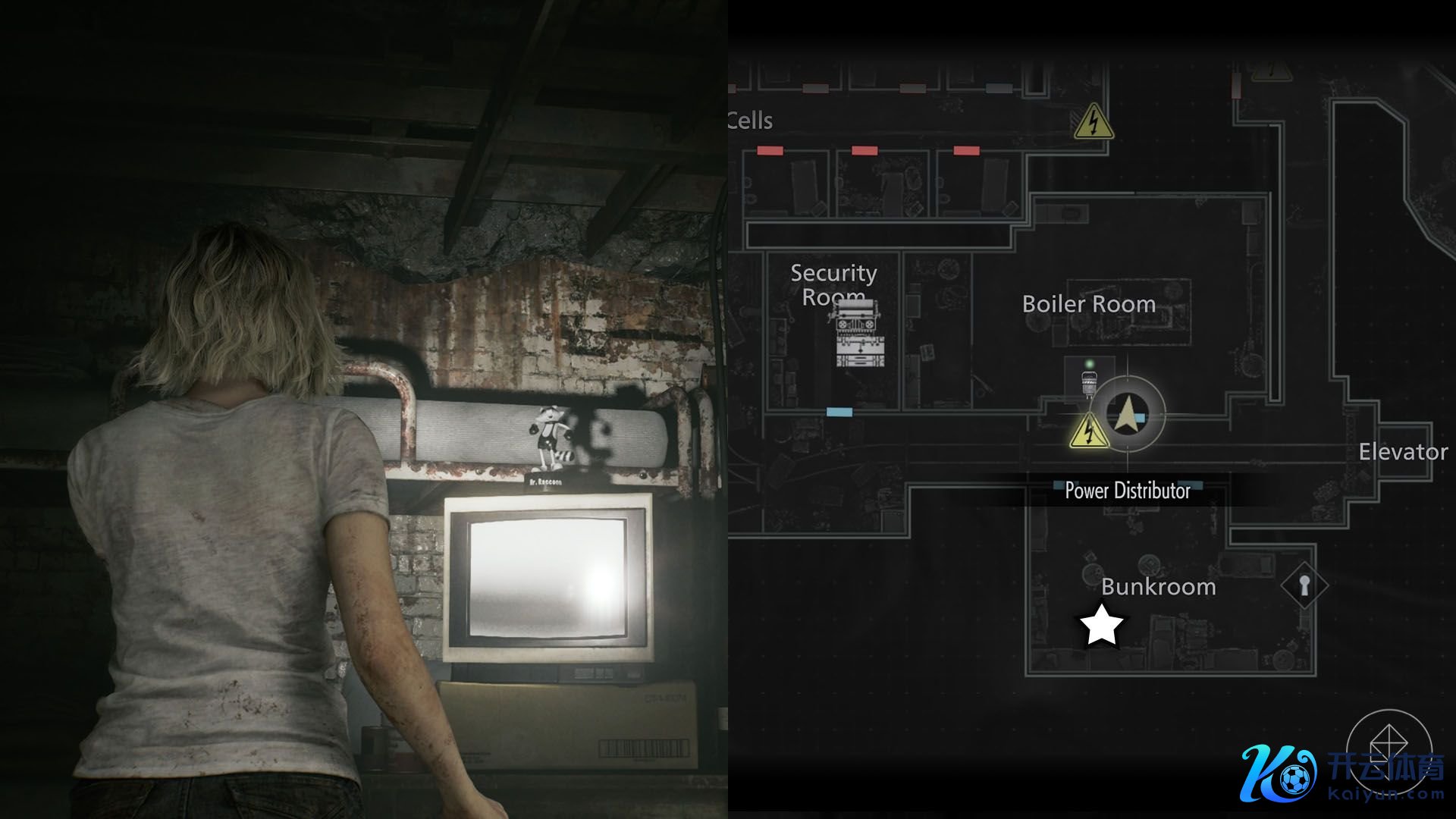
Task: Click the electrical warning marker by the Cells
Action: click(1093, 122)
